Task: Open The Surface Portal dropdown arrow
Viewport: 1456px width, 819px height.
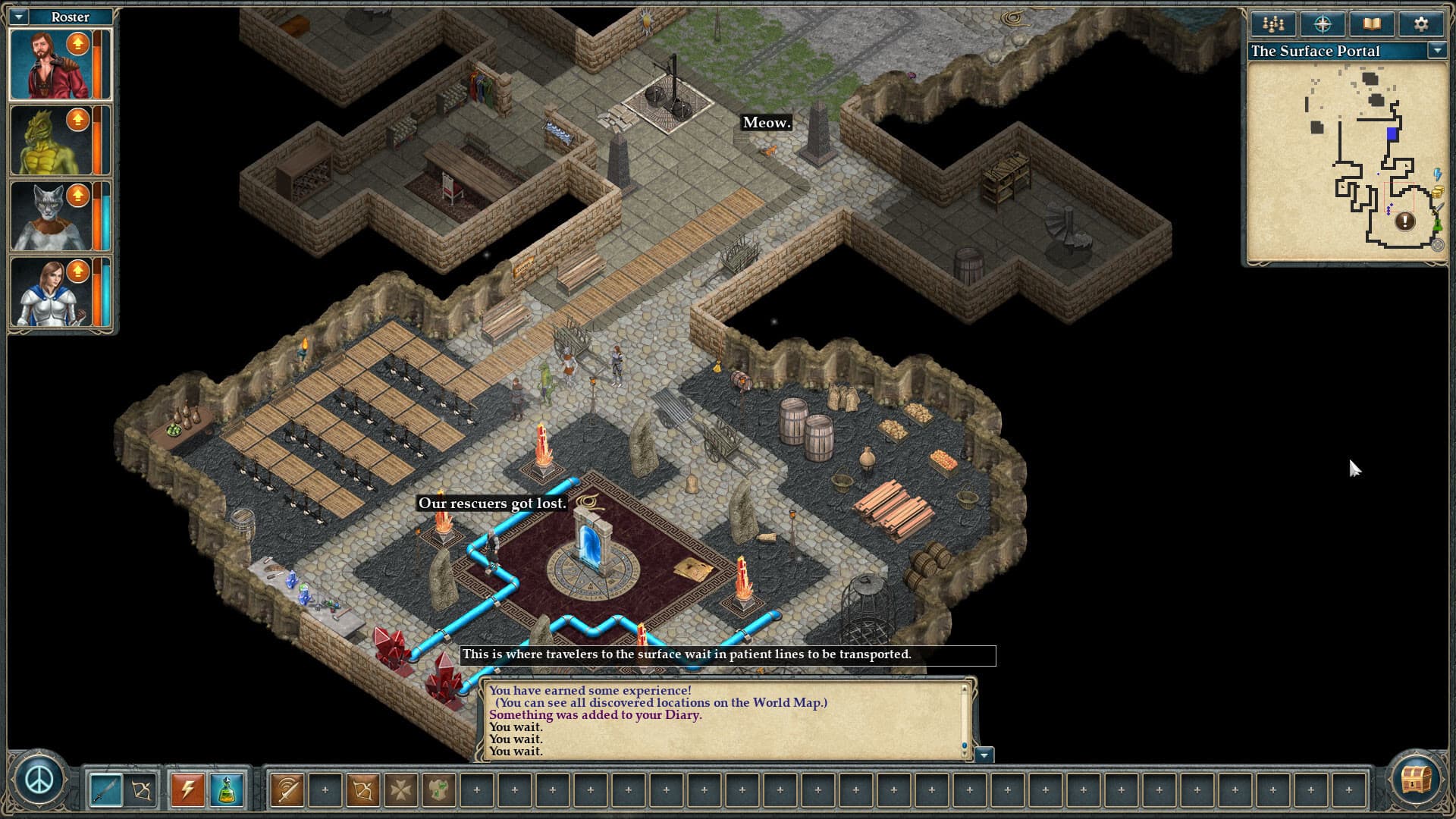Action: tap(1437, 52)
